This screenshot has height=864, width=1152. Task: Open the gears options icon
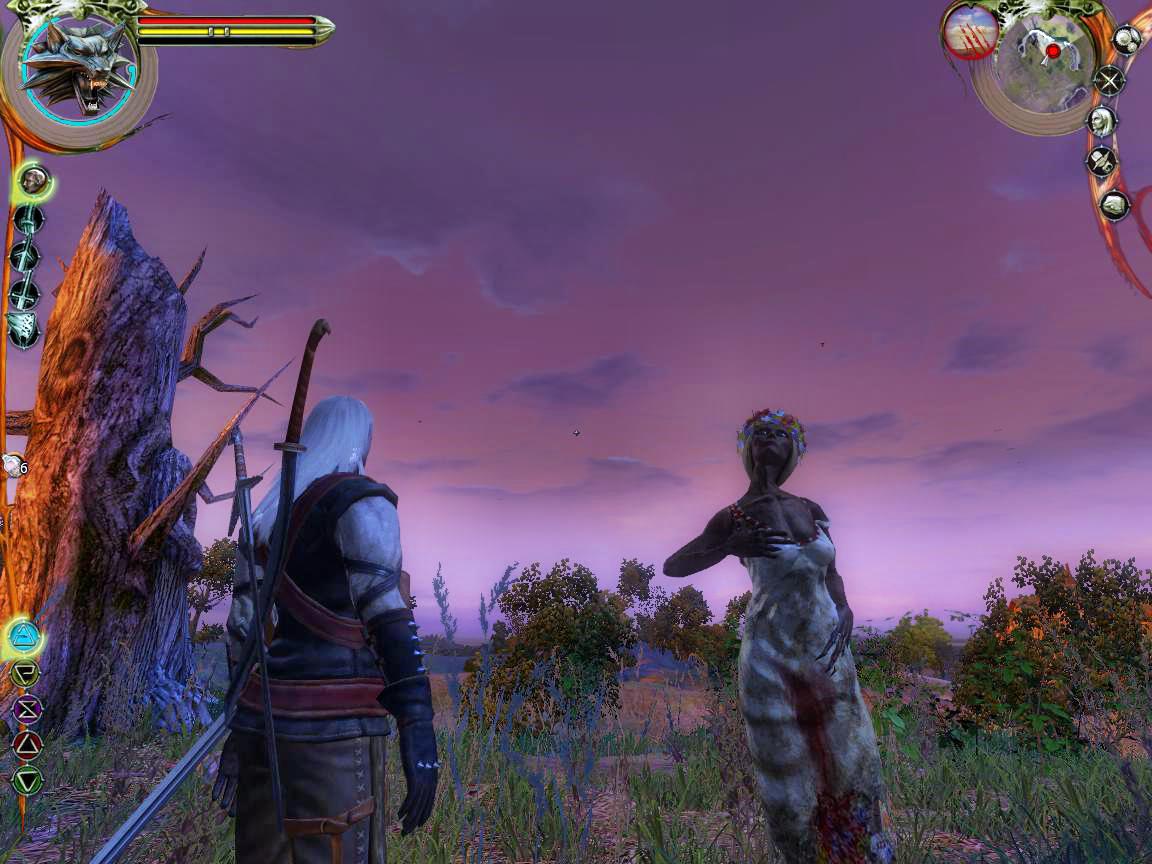pos(1127,40)
